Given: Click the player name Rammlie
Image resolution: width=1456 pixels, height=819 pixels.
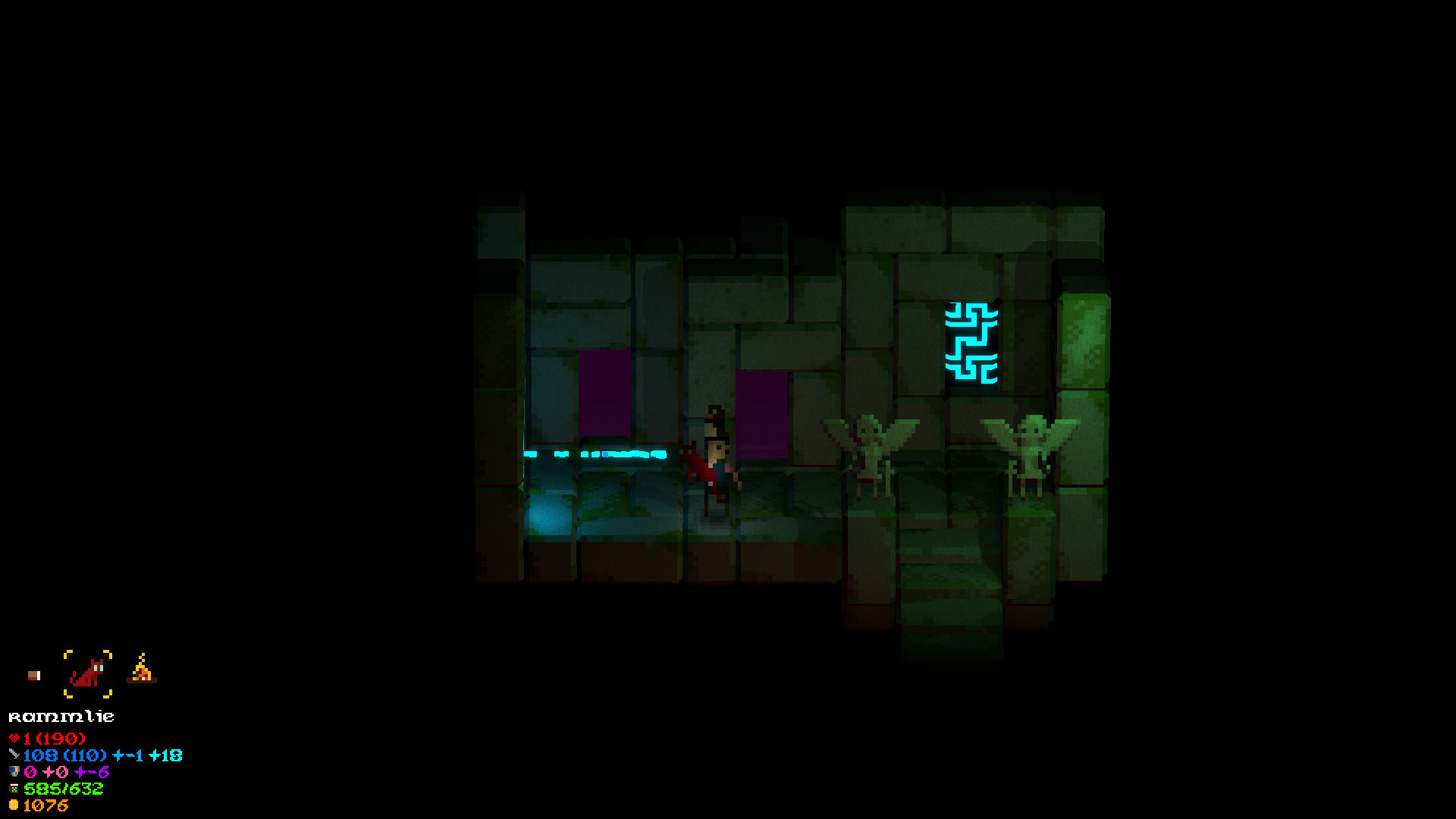Looking at the screenshot, I should (61, 716).
